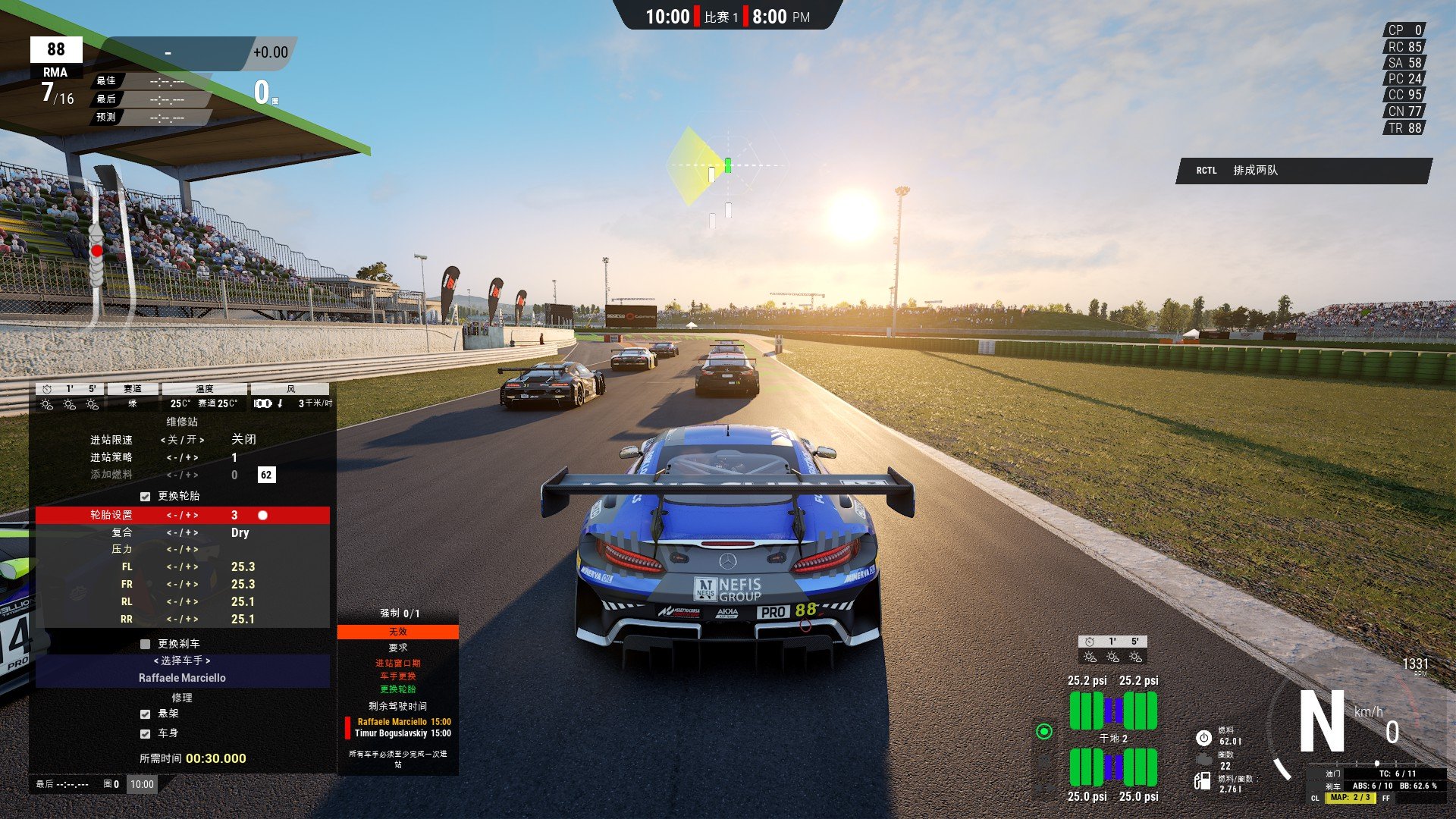The width and height of the screenshot is (1456, 819).
Task: Toggle the 更换轮胎 checkbox
Action: tap(145, 497)
